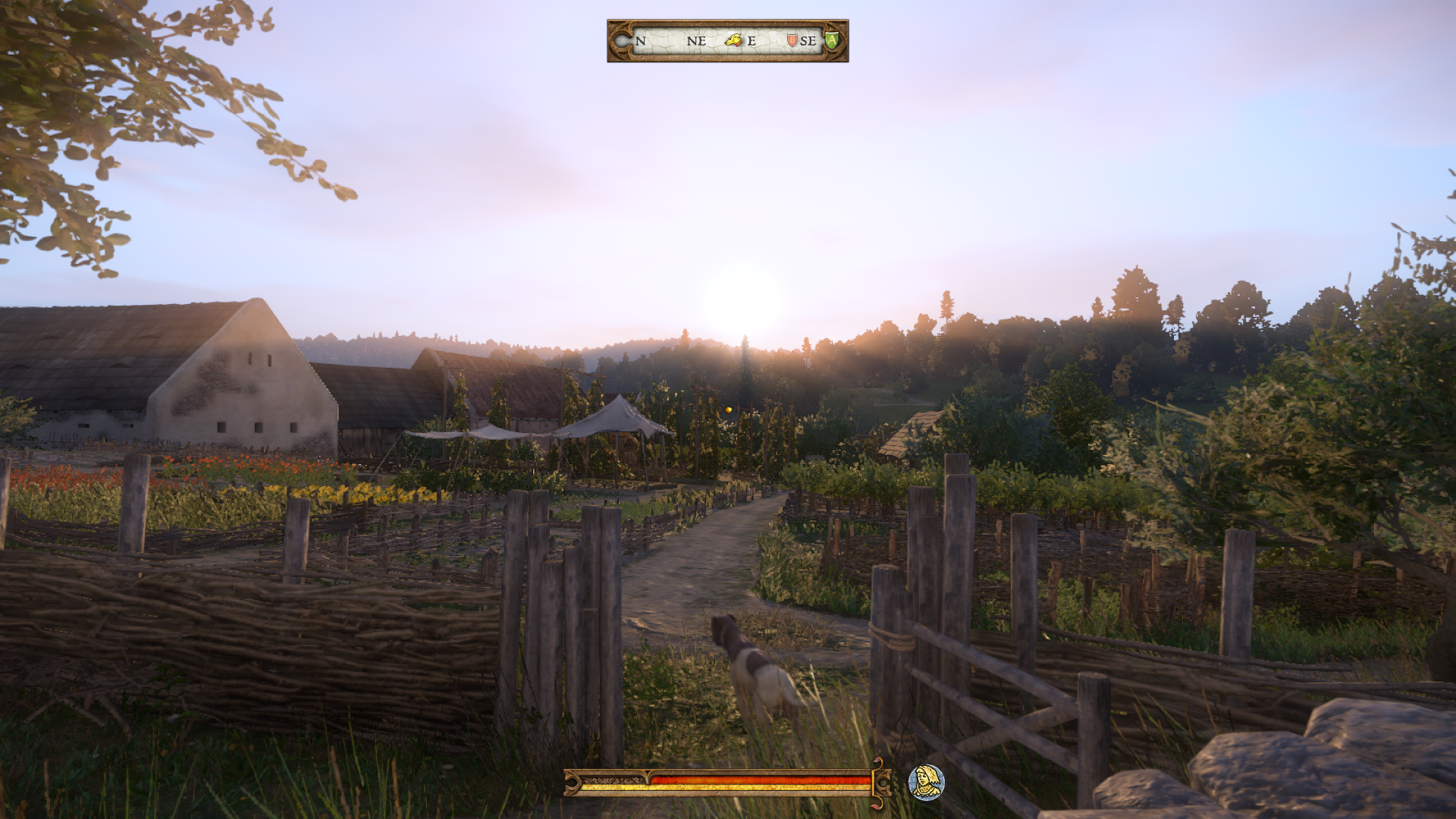Select the red B shield quest marker
Viewport: 1456px width, 819px height.
tap(792, 40)
